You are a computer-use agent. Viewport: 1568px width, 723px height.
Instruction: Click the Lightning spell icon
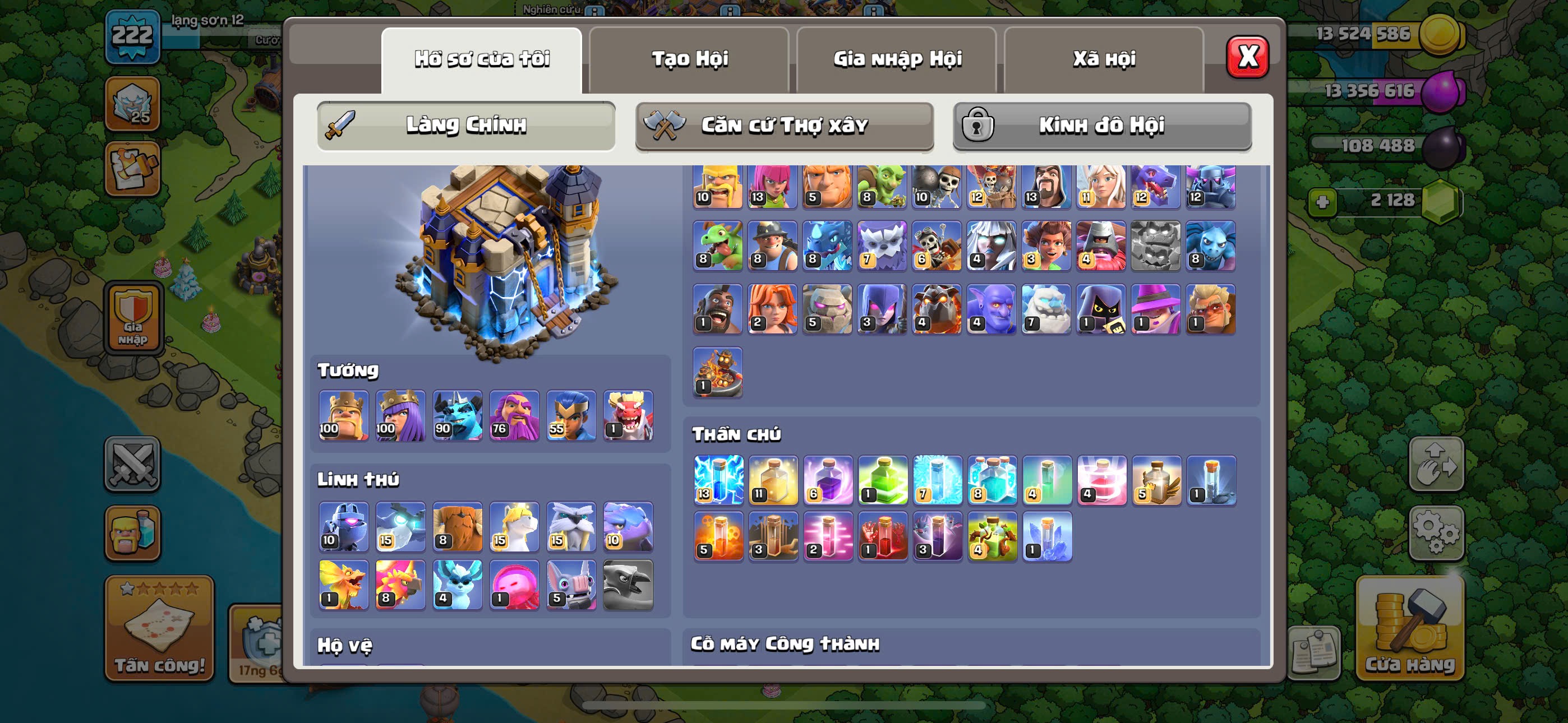click(718, 480)
